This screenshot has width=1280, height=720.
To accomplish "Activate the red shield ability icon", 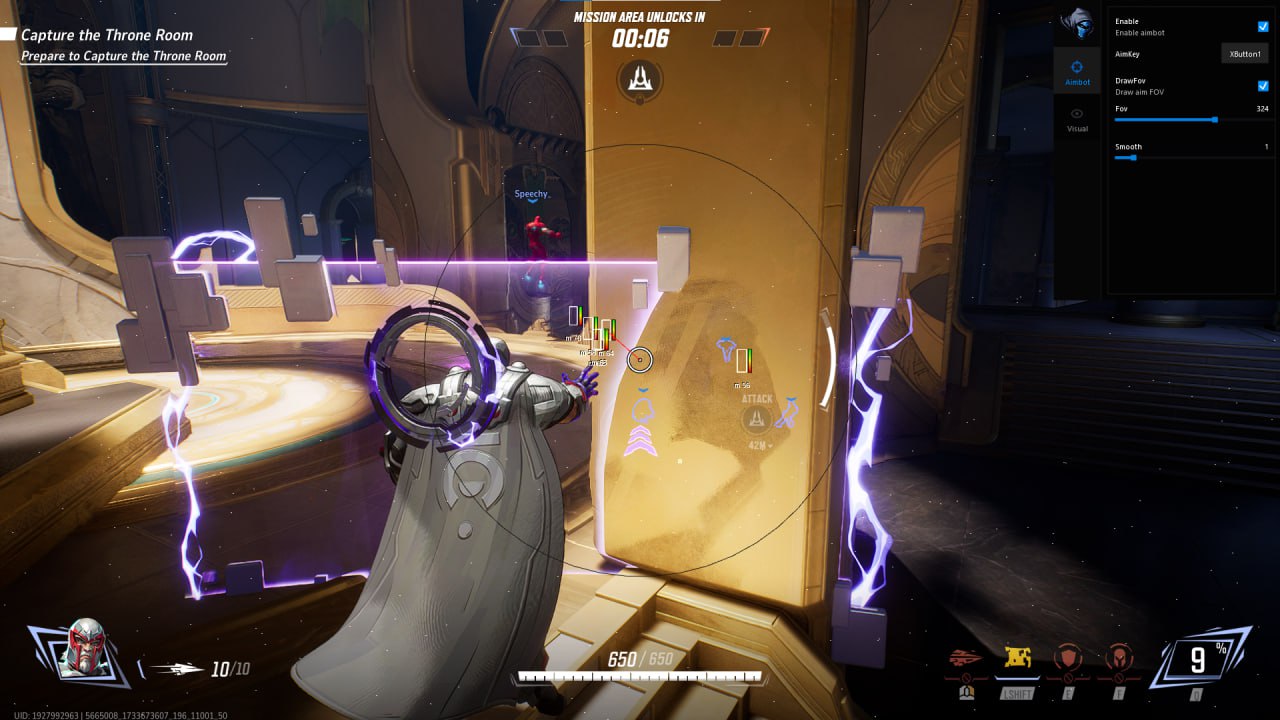I will pyautogui.click(x=1069, y=659).
